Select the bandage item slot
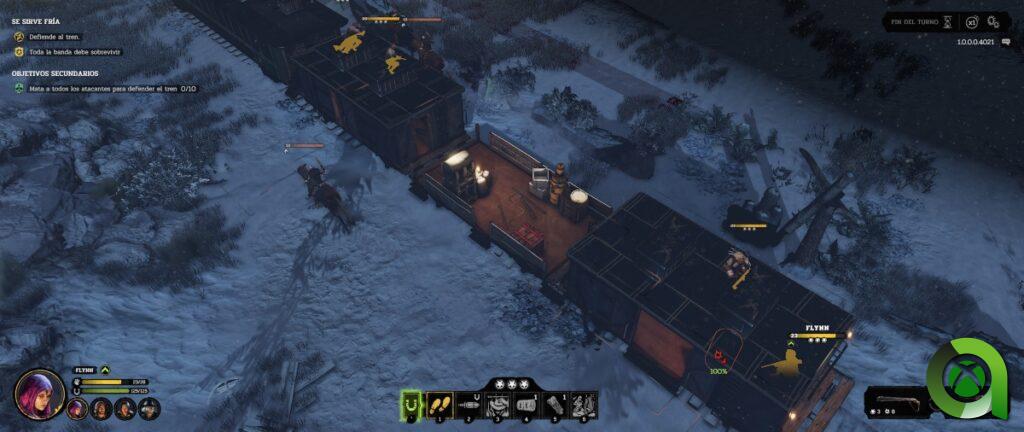The image size is (1024, 432). point(526,404)
